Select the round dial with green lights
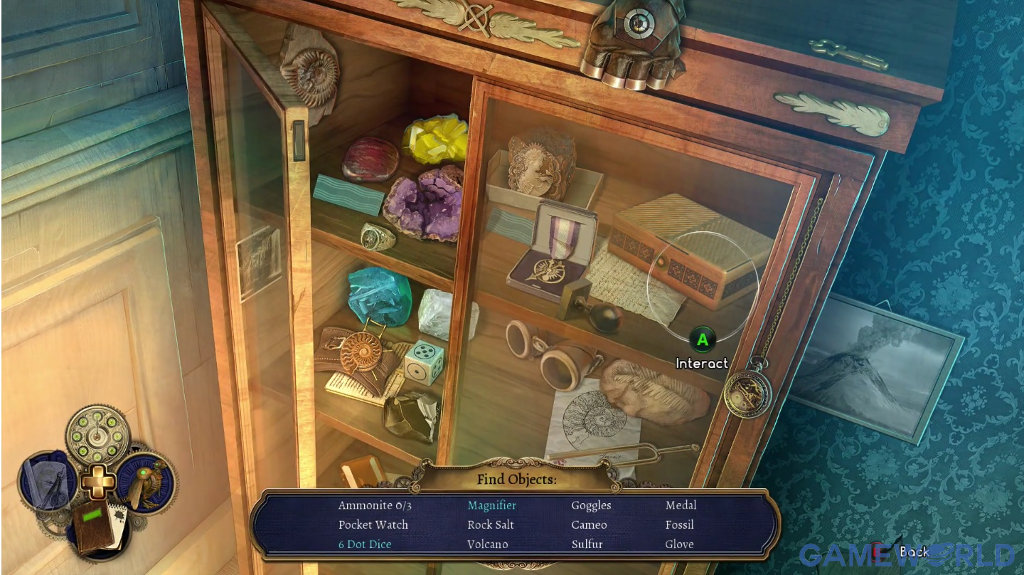1024x575 pixels. pyautogui.click(x=98, y=433)
